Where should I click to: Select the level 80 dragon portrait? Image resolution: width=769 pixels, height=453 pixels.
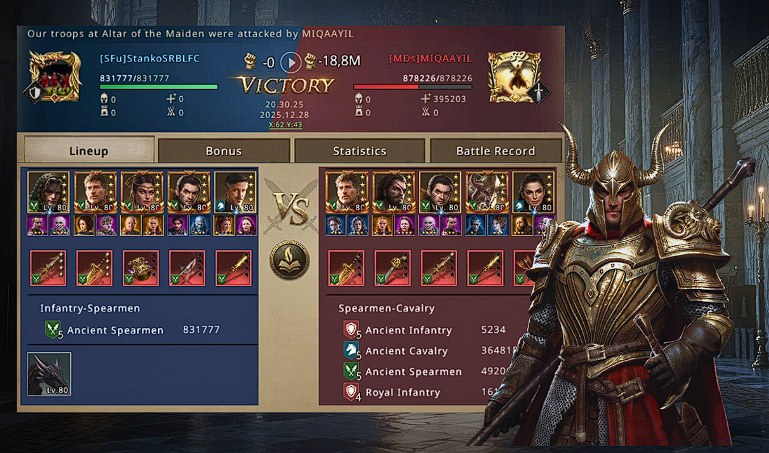point(48,375)
